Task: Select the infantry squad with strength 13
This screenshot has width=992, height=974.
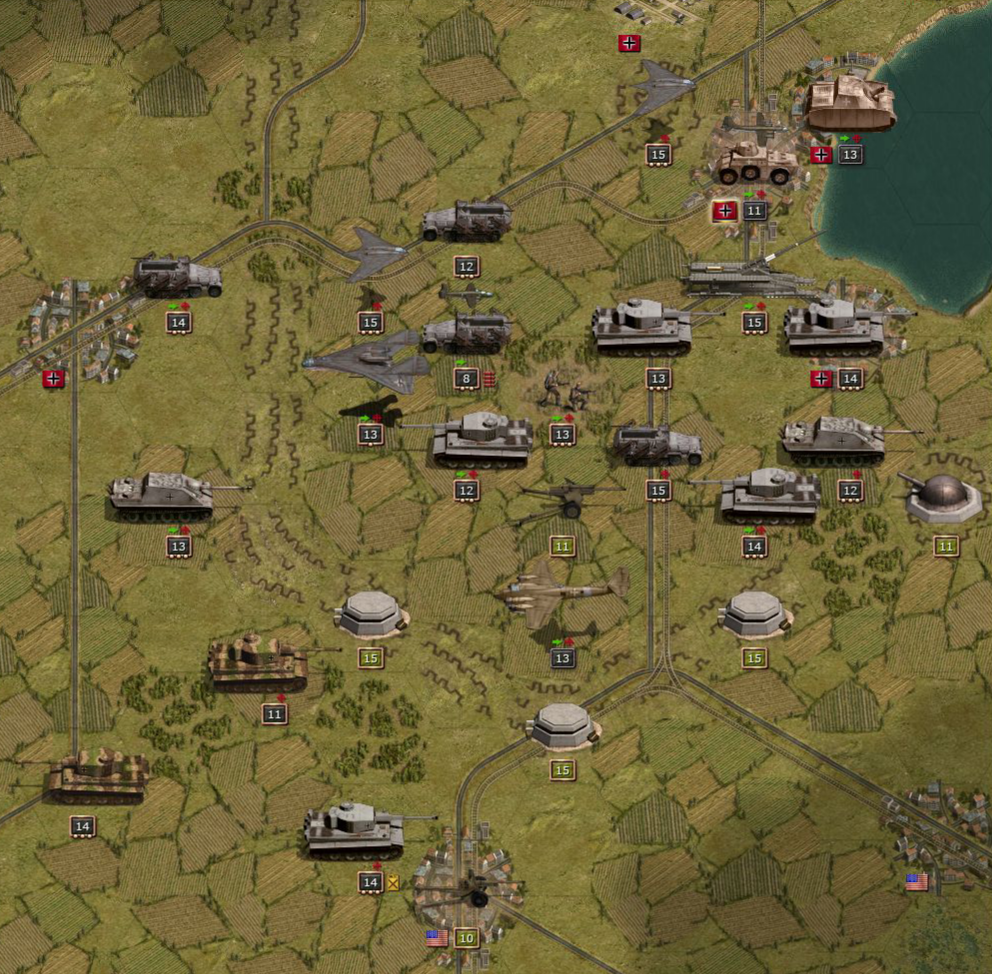Action: point(564,390)
